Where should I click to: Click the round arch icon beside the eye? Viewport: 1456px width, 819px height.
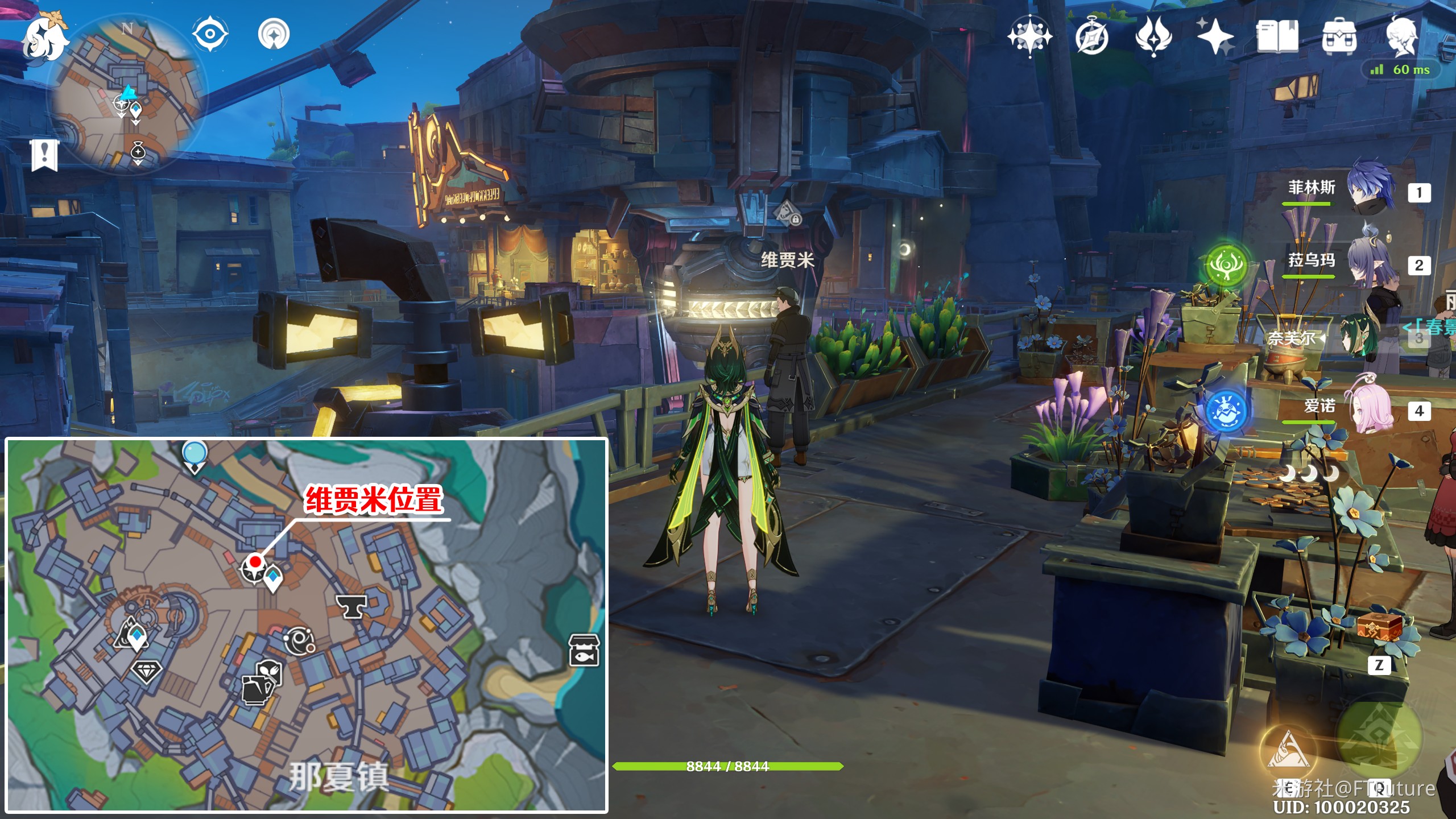[x=274, y=34]
